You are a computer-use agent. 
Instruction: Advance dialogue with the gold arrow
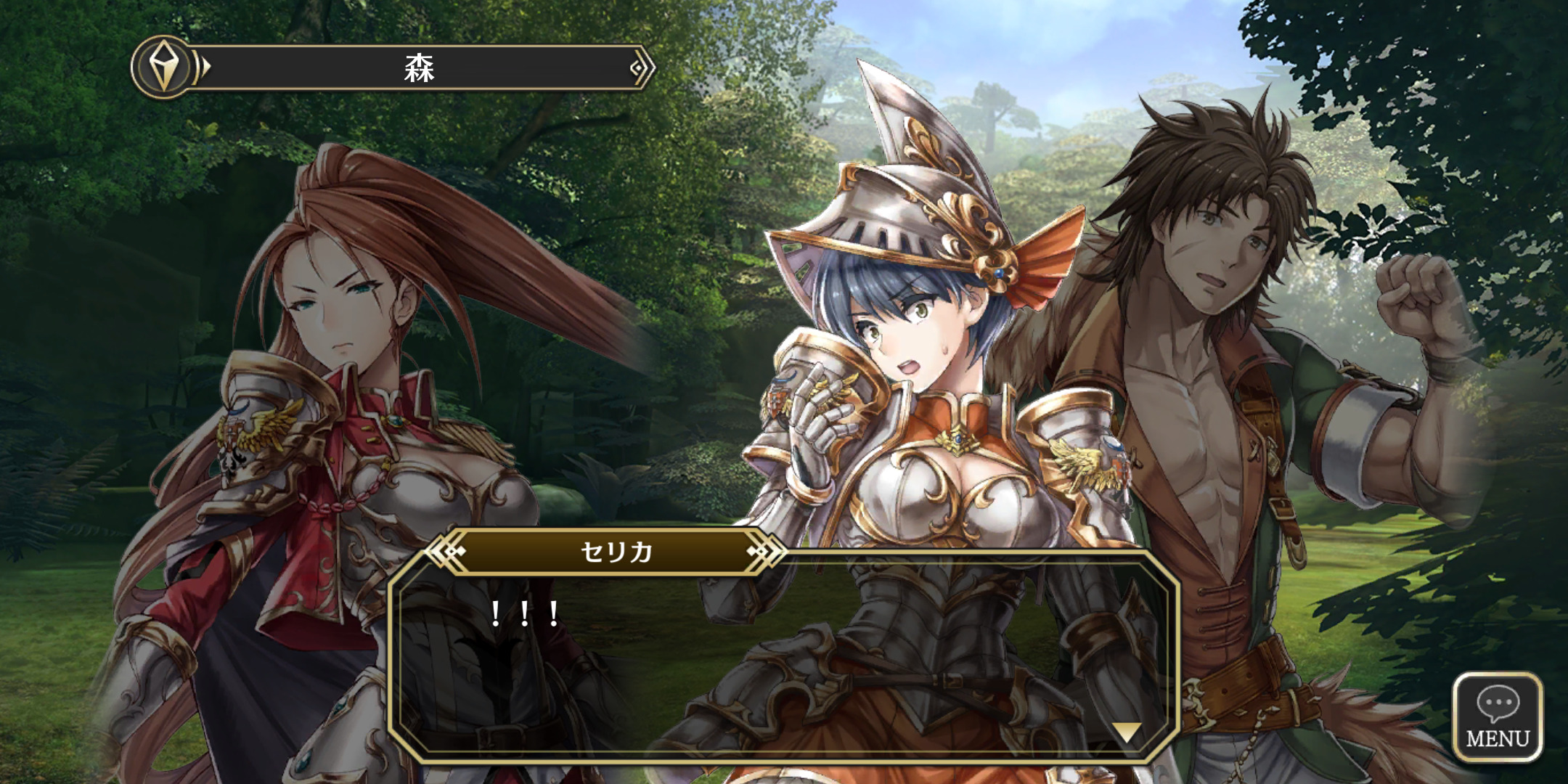[1126, 732]
